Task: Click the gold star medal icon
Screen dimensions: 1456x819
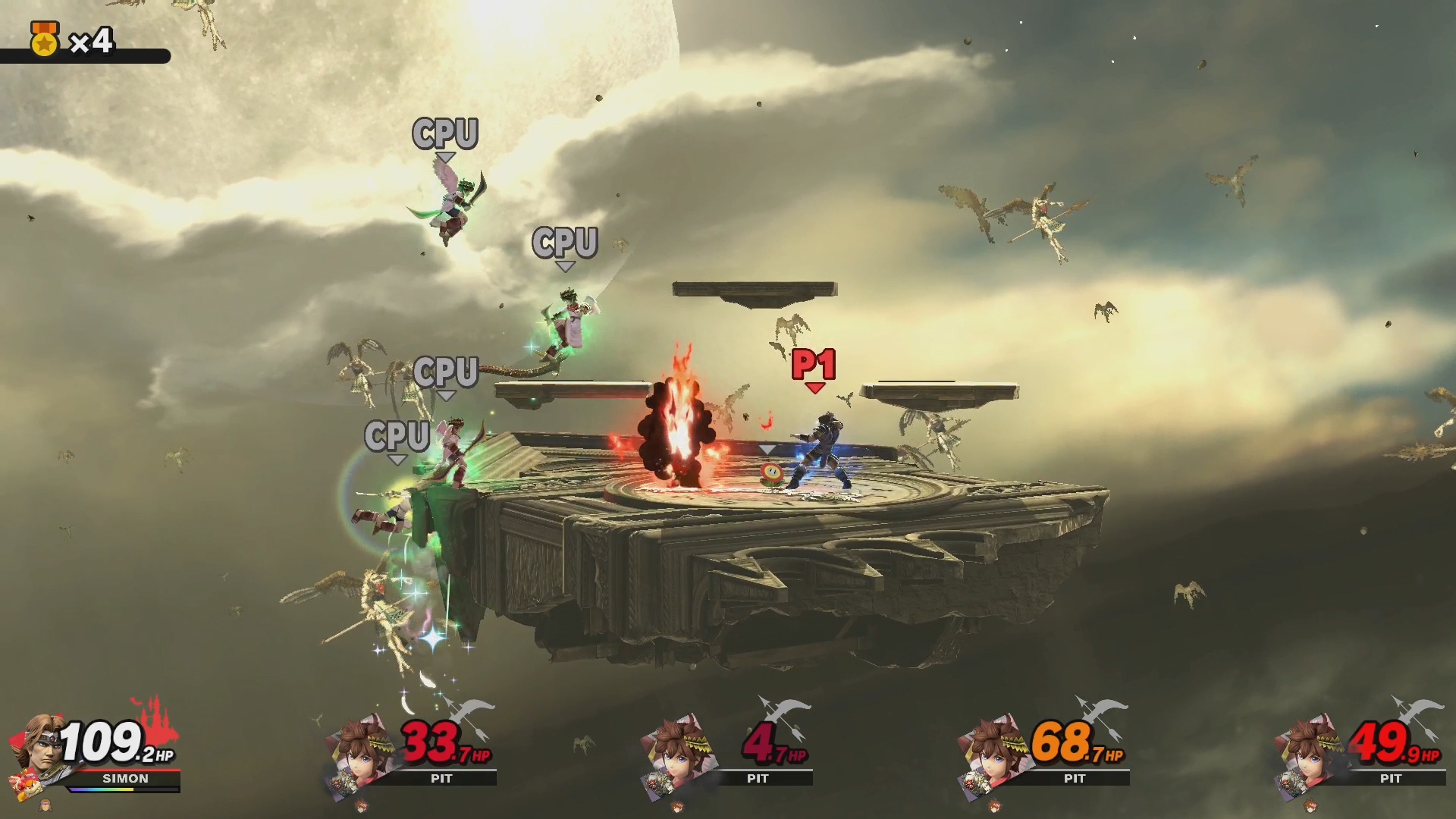Action: click(44, 40)
